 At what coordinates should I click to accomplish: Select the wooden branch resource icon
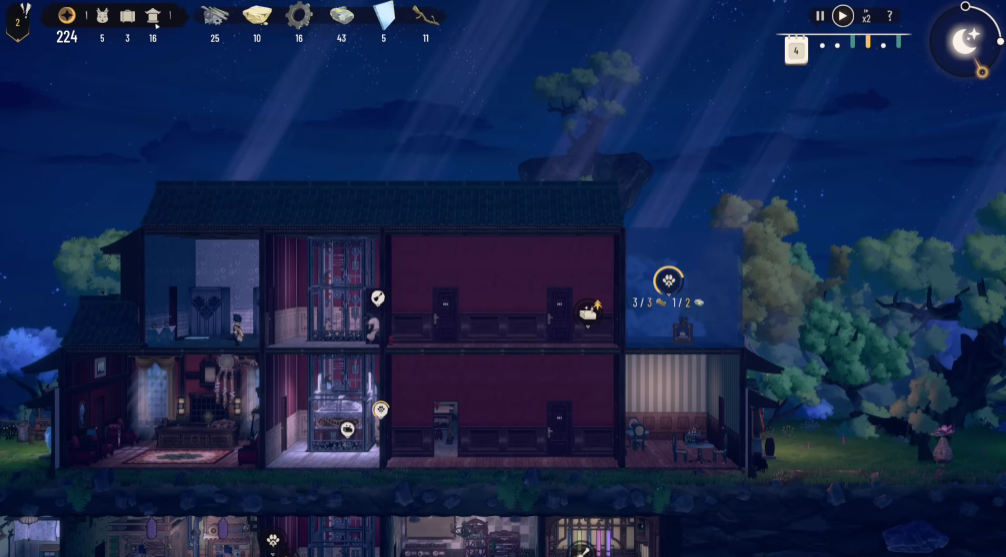click(x=426, y=15)
